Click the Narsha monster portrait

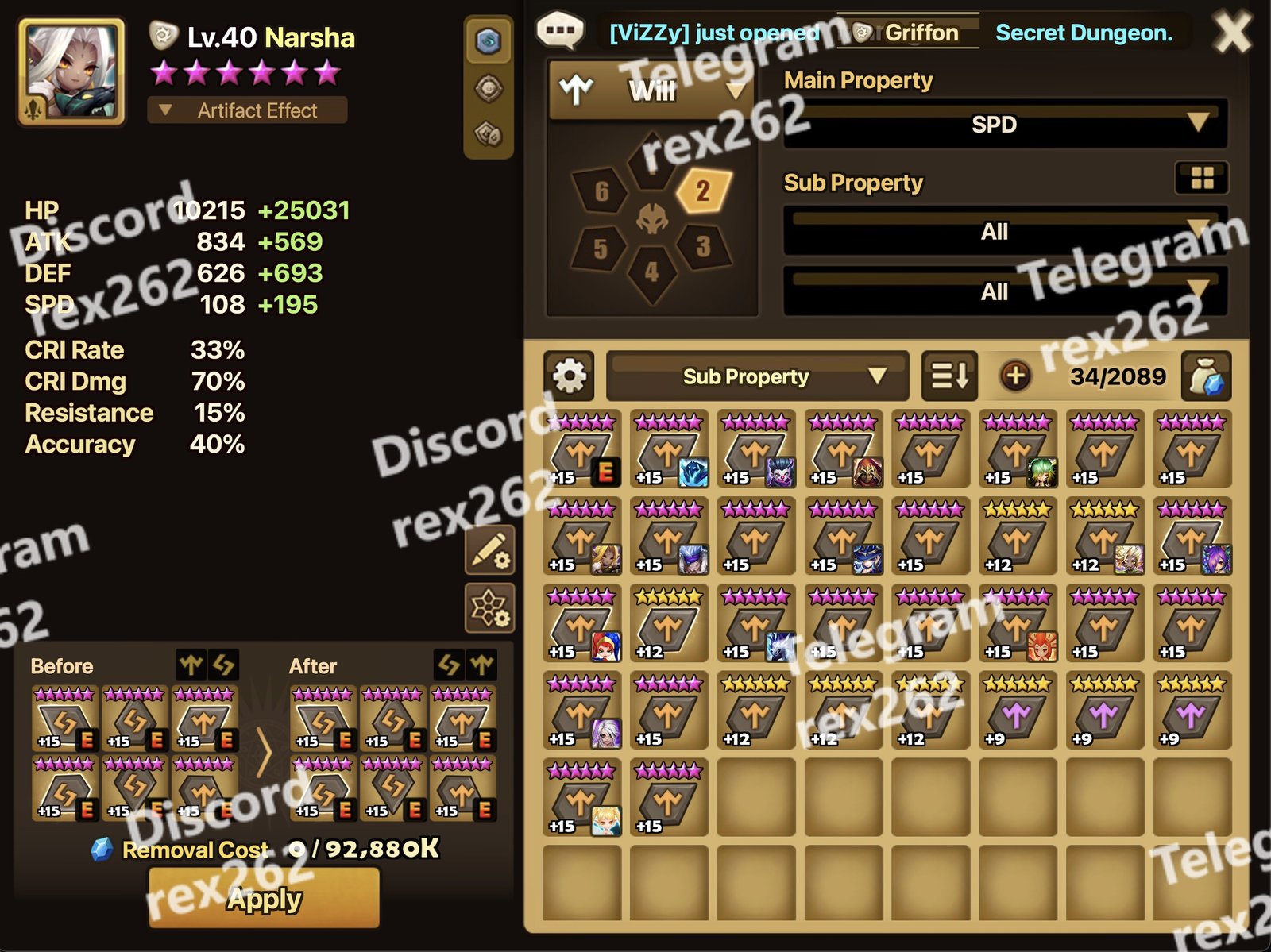[71, 72]
